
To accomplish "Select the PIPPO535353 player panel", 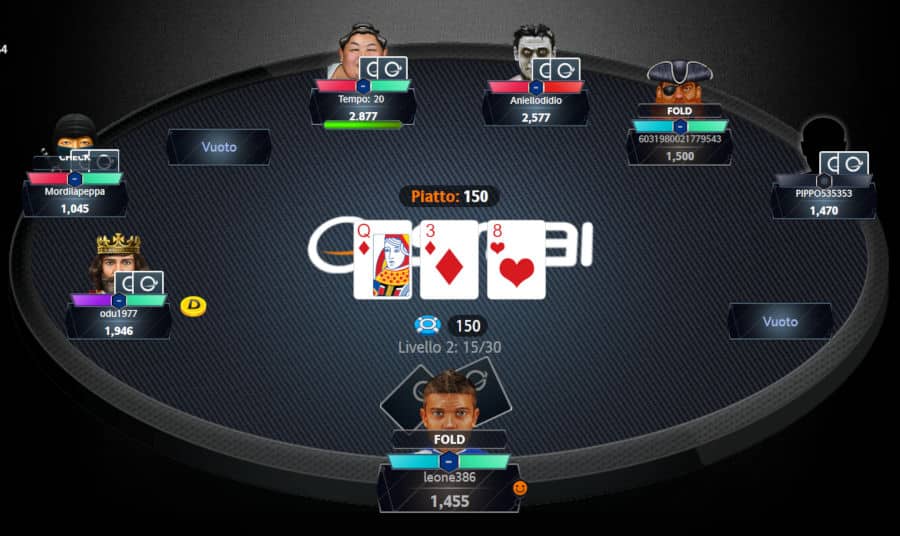I will (824, 200).
